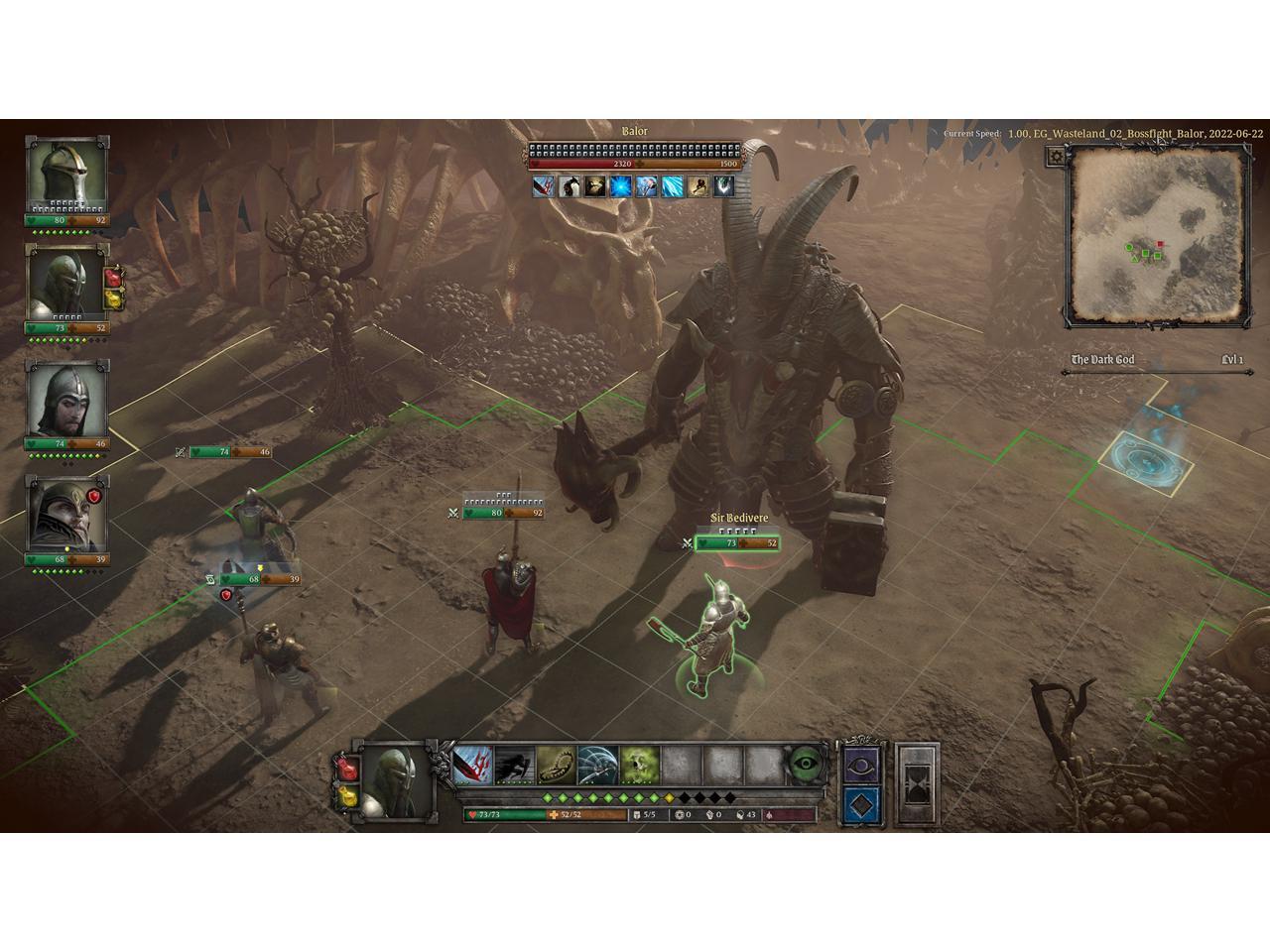Toggle the green eye overwatch ability
The height and width of the screenshot is (952, 1270).
pyautogui.click(x=808, y=765)
